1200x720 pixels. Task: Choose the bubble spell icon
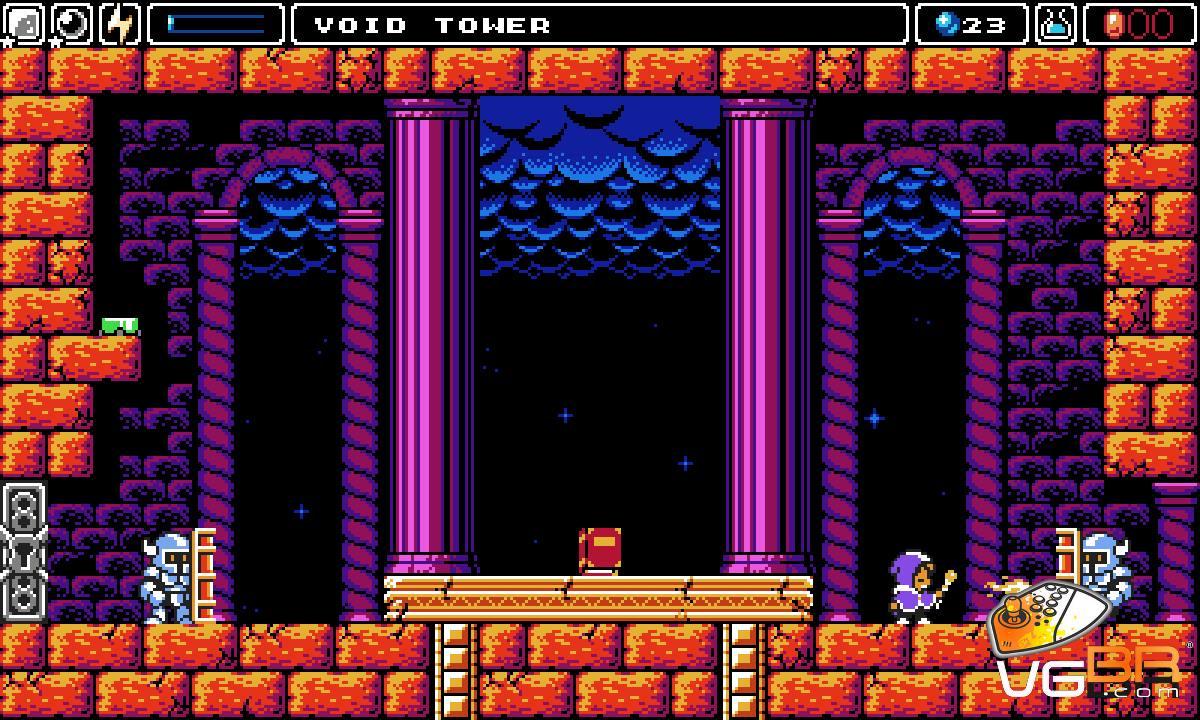(72, 24)
